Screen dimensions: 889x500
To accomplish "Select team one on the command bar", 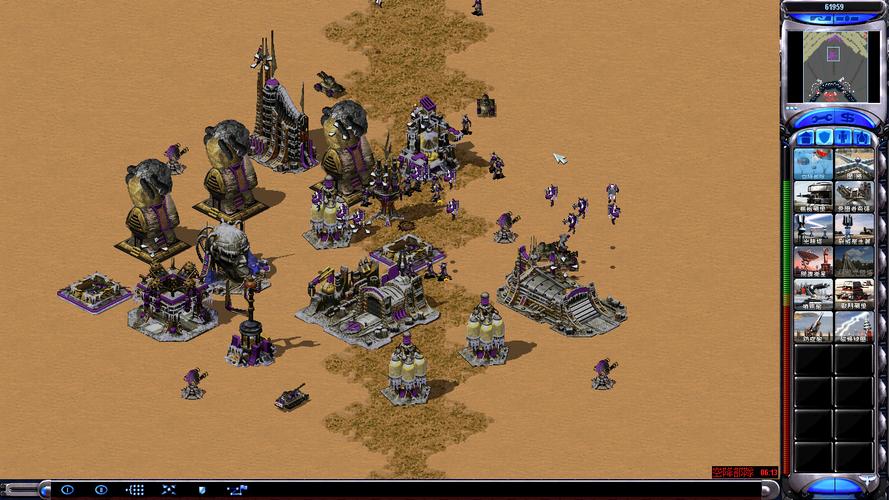I will tap(67, 490).
